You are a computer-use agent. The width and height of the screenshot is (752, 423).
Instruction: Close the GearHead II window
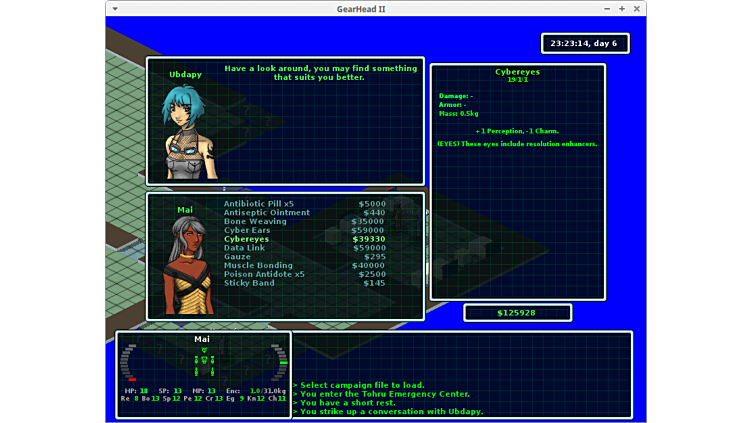[x=637, y=9]
